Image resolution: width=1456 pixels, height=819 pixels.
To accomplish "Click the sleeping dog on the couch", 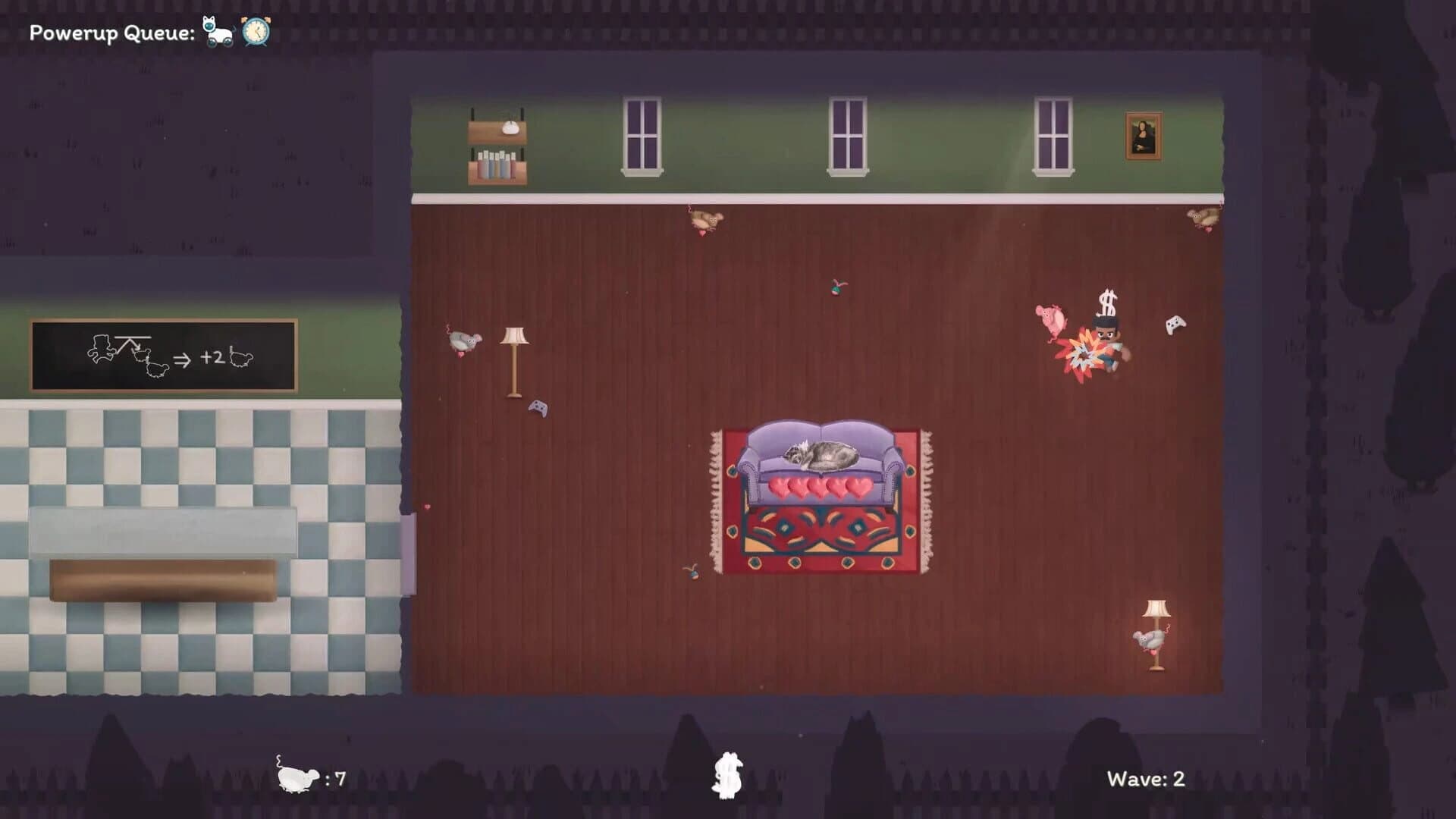I will pos(823,457).
